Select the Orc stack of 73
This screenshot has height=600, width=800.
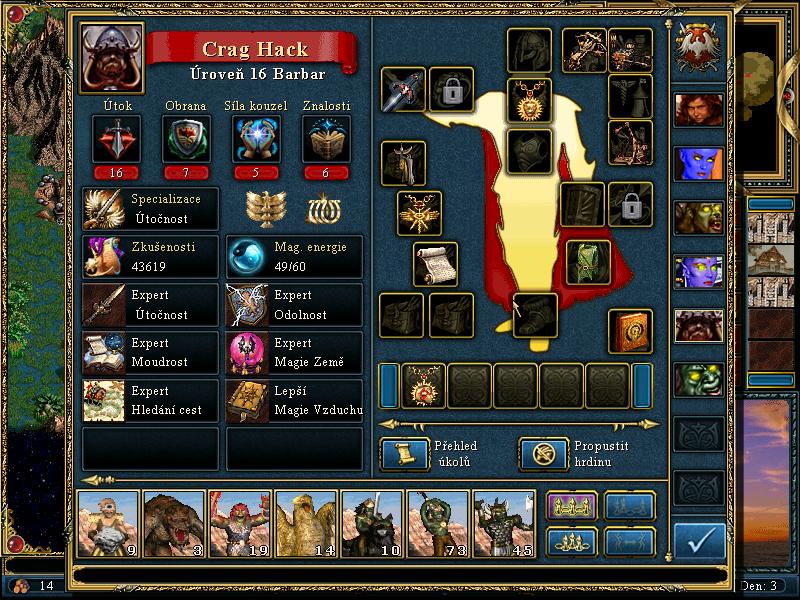pyautogui.click(x=438, y=523)
